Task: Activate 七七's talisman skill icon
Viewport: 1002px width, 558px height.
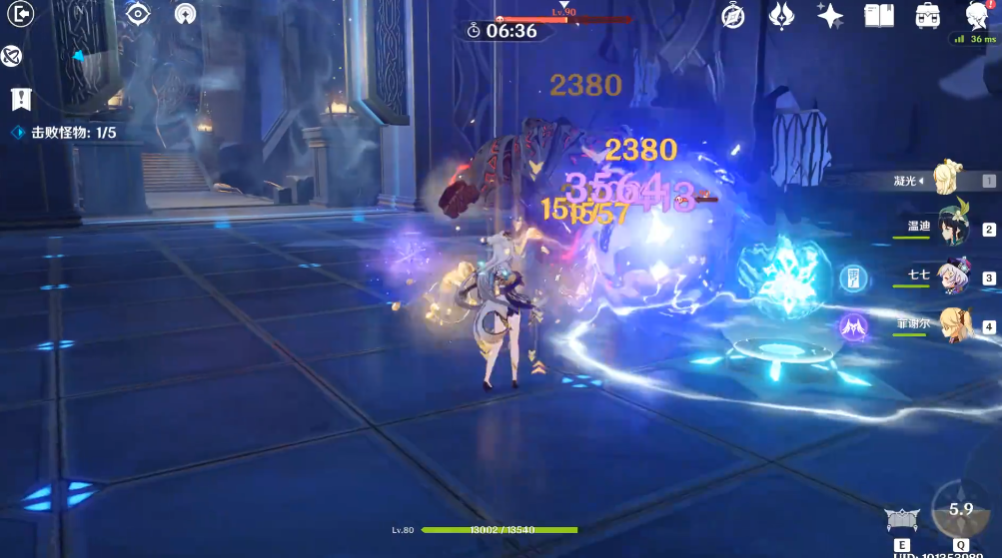Action: pos(853,278)
